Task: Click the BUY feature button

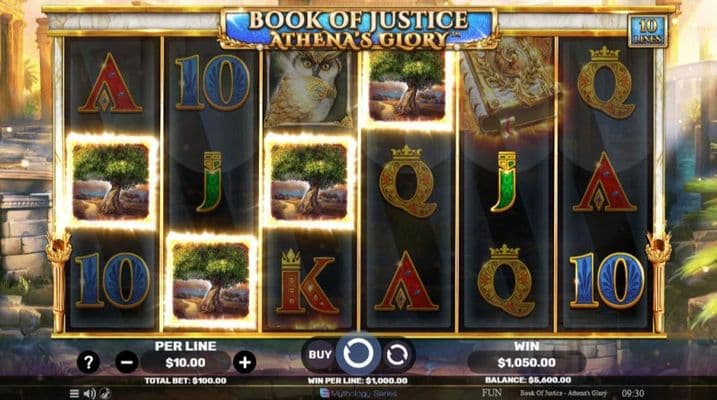Action: coord(320,354)
